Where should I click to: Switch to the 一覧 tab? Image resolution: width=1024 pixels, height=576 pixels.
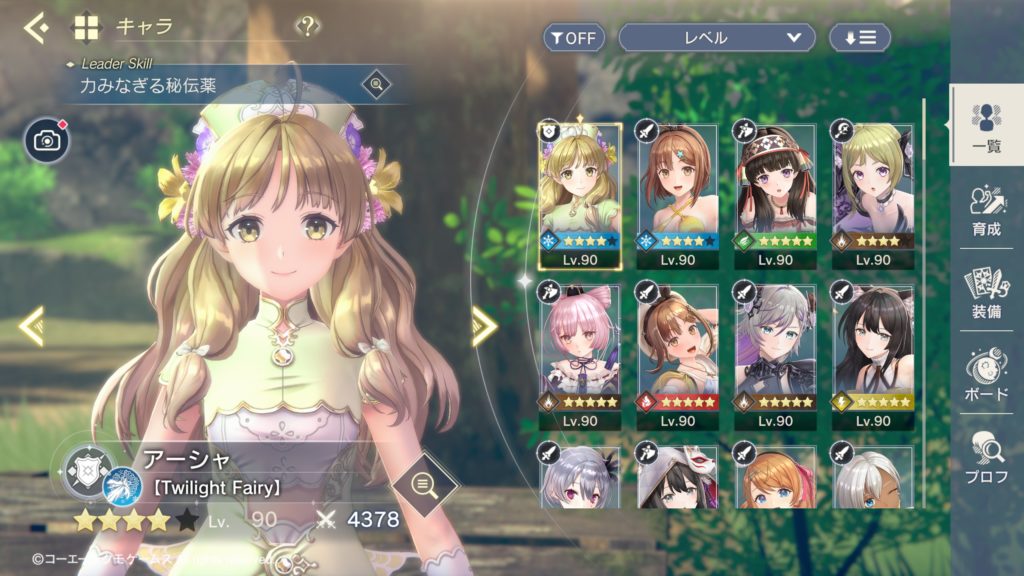[986, 125]
